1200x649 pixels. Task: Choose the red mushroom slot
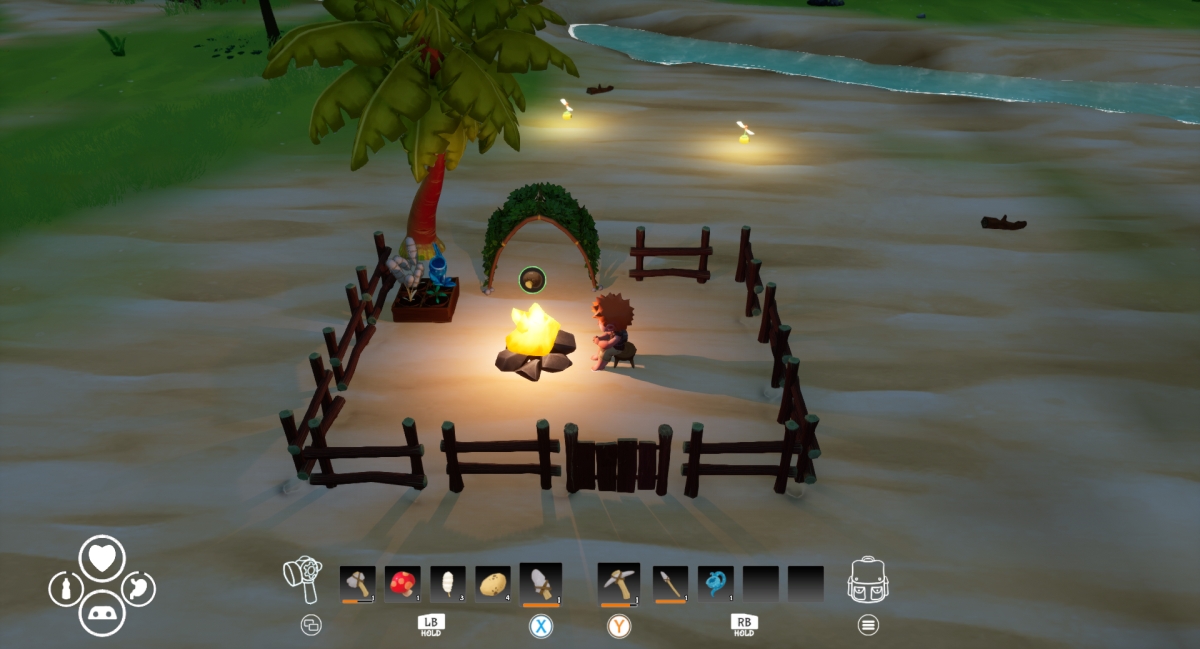point(402,583)
